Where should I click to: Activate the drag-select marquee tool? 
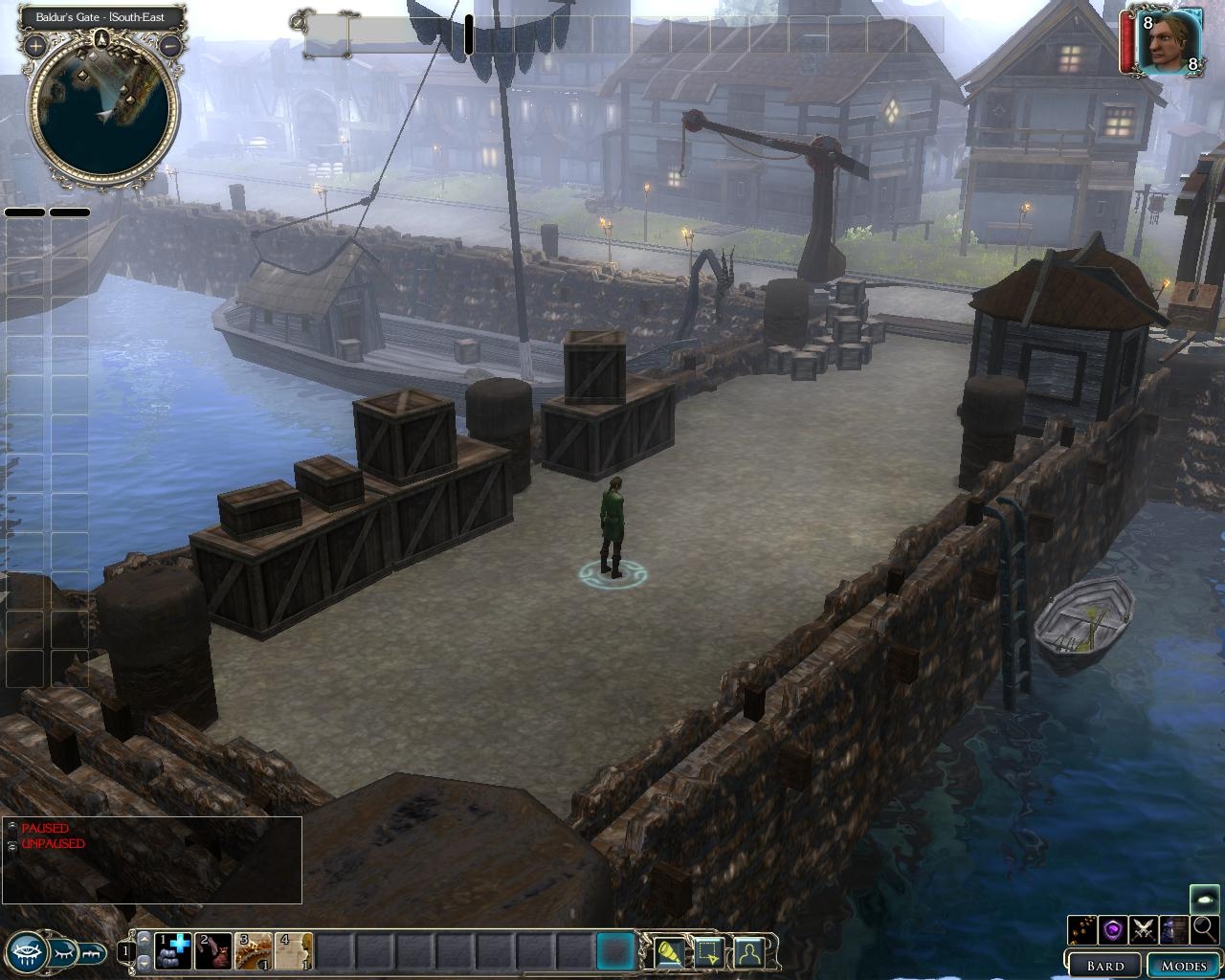(708, 951)
